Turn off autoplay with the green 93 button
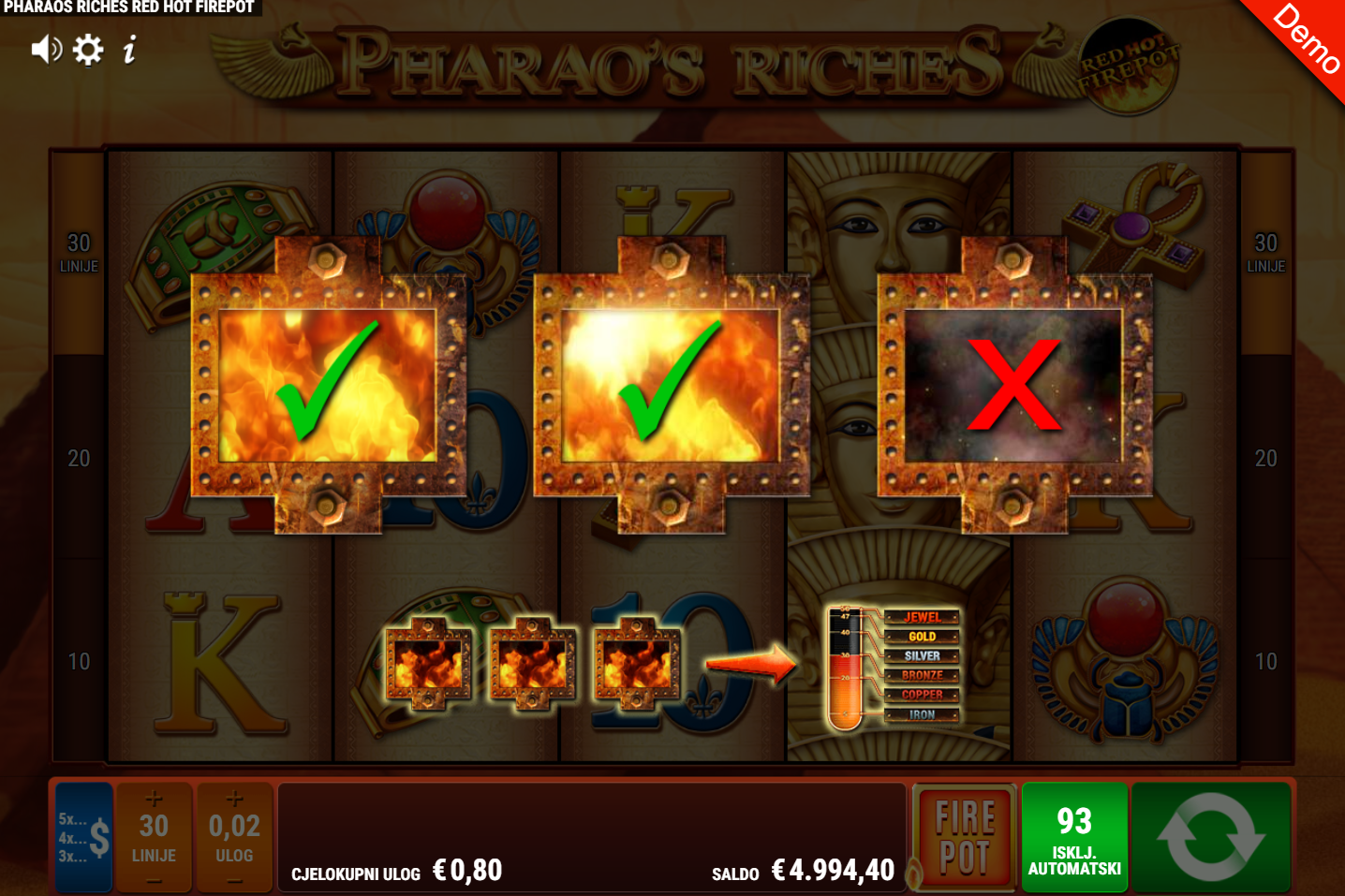The height and width of the screenshot is (896, 1345). 1074,837
